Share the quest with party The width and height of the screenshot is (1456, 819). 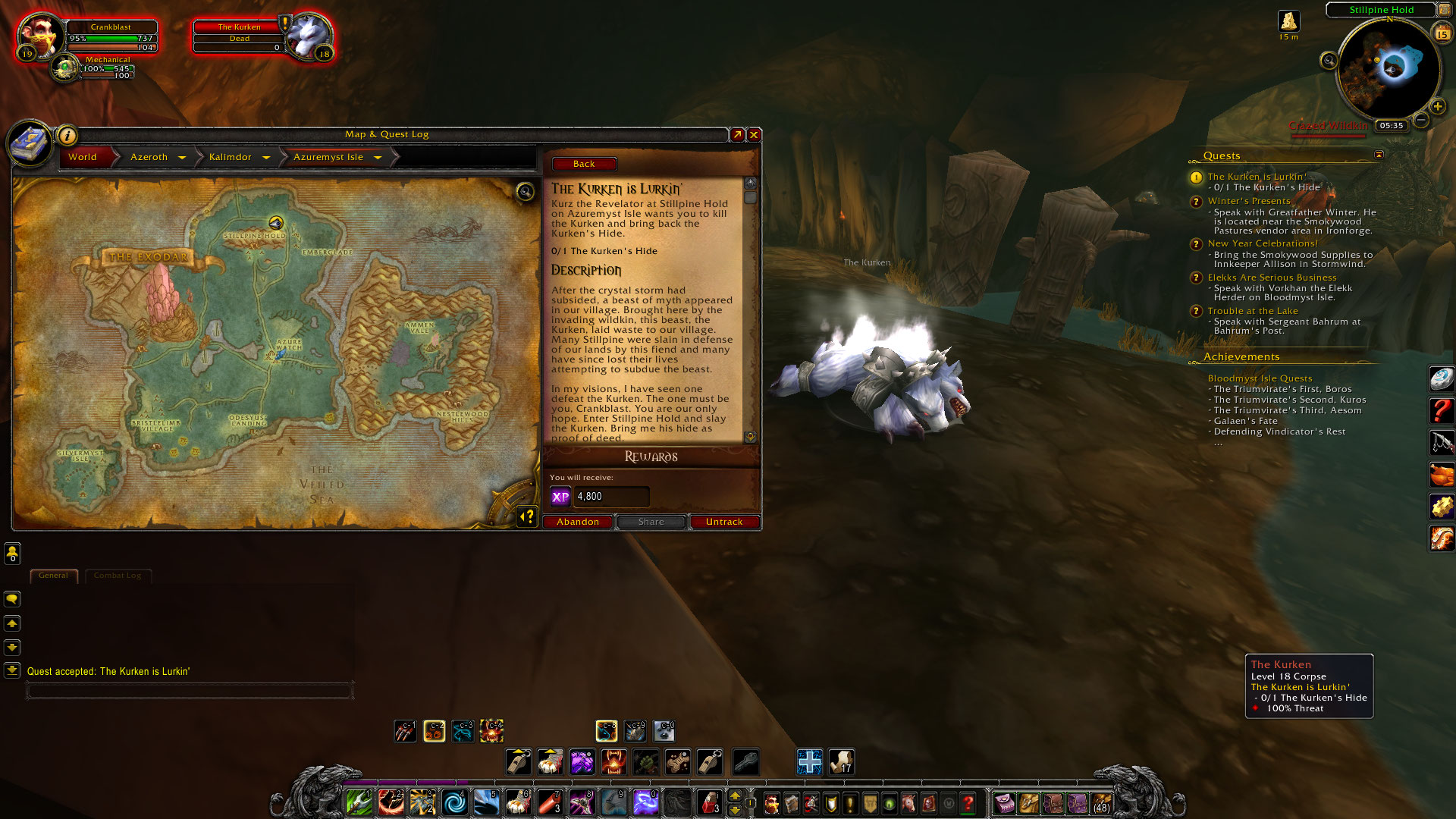coord(651,522)
